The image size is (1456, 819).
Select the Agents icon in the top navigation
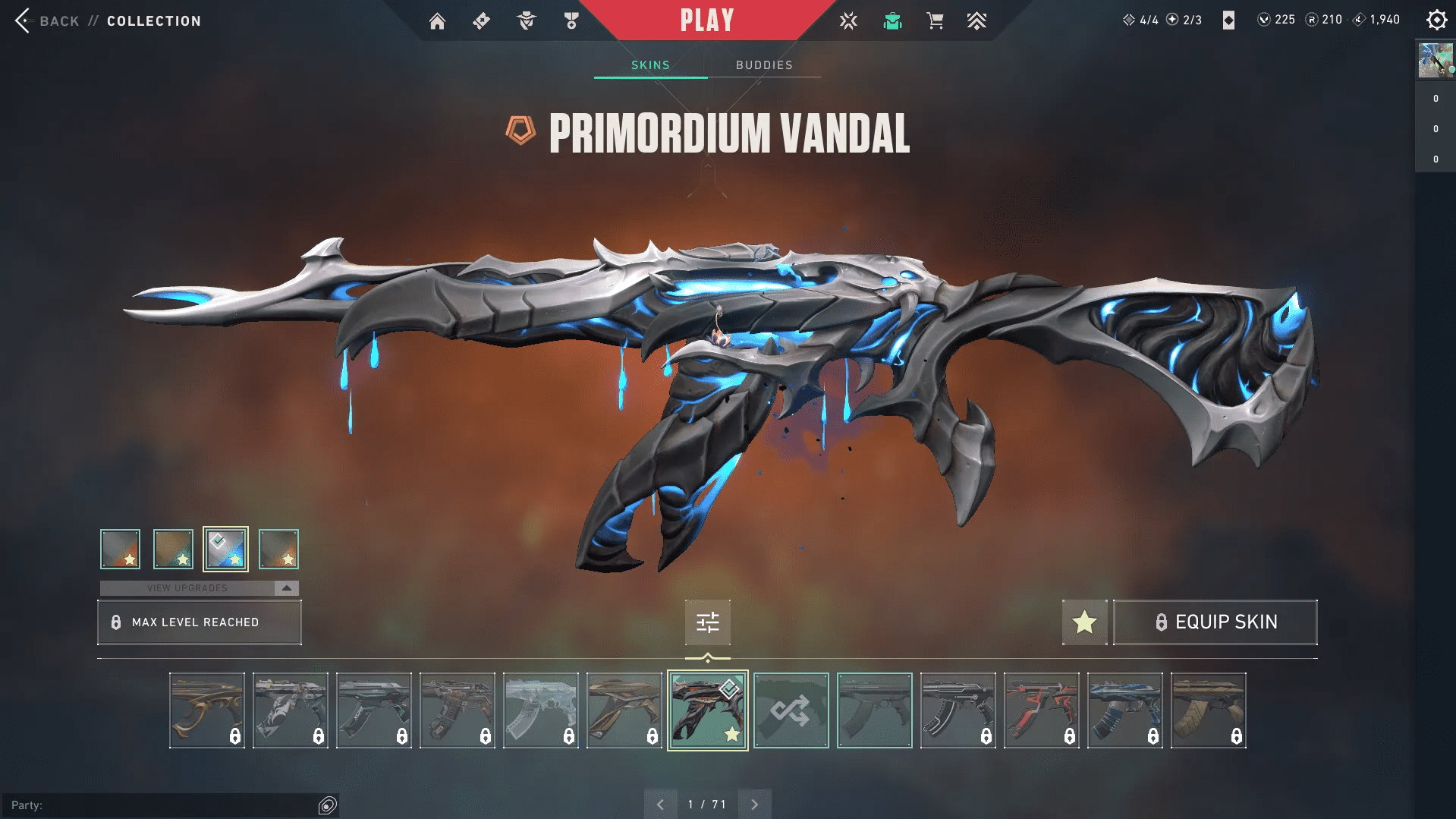coord(527,20)
